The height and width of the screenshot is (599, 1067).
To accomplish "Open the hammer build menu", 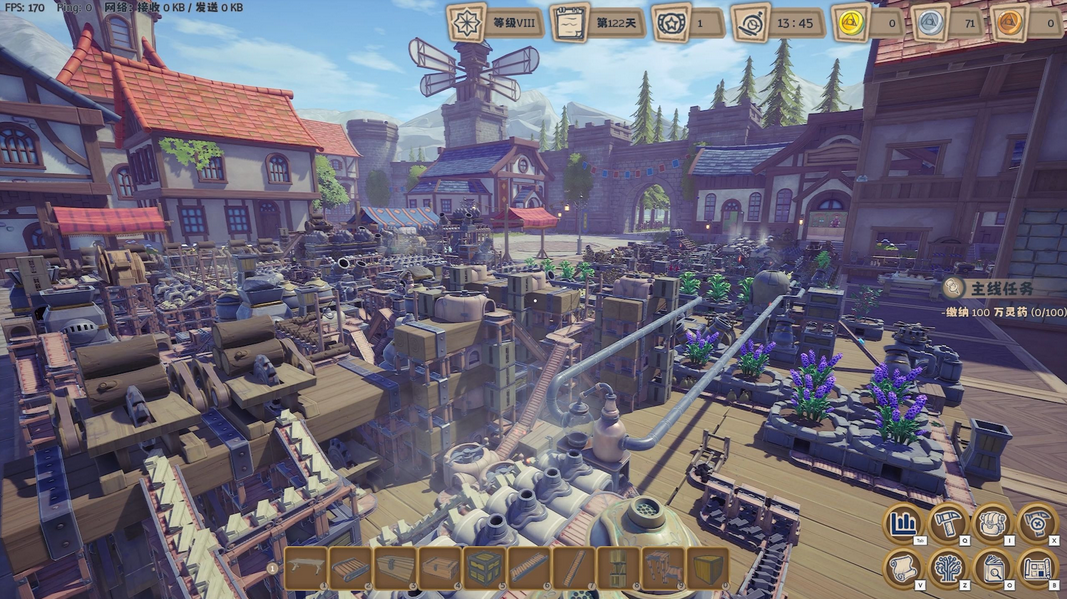I will [948, 523].
